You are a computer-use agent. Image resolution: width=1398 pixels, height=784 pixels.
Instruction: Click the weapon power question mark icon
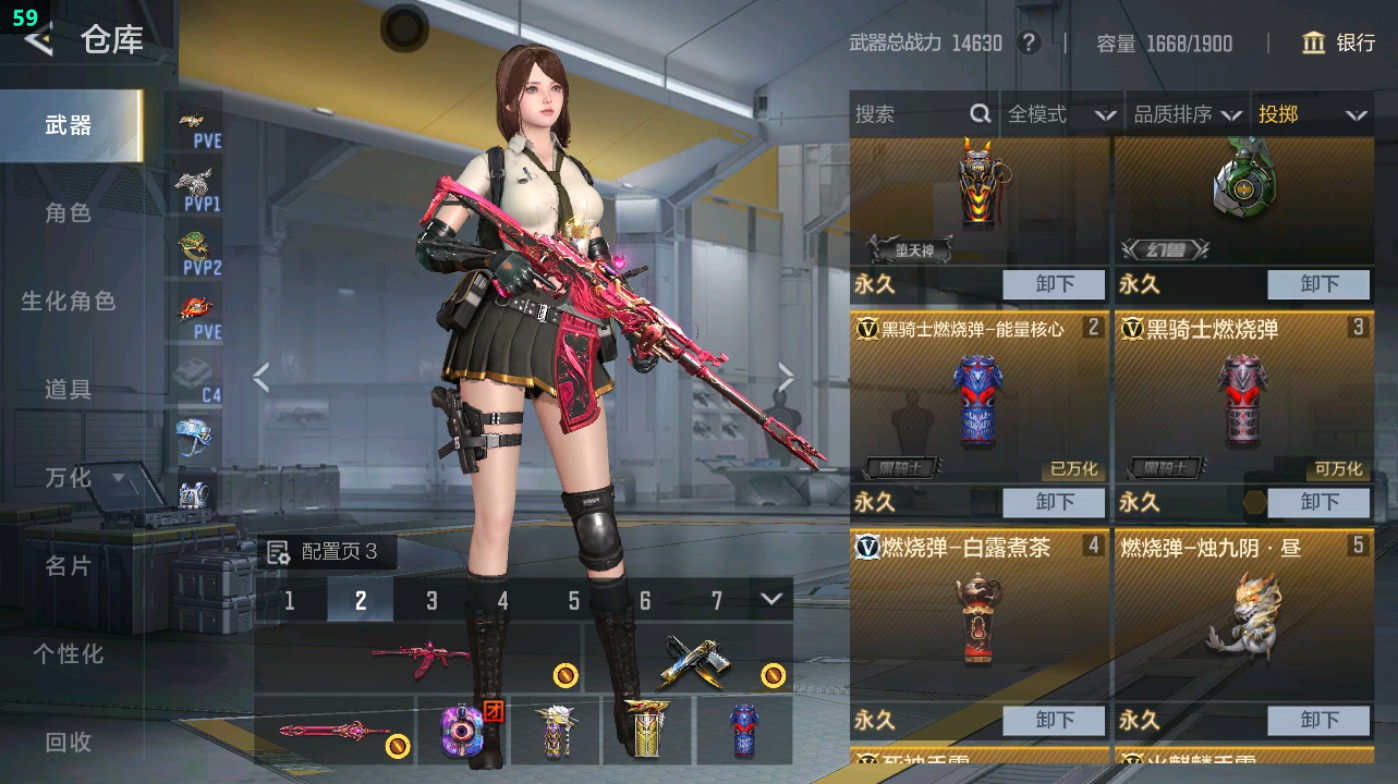coord(1028,43)
